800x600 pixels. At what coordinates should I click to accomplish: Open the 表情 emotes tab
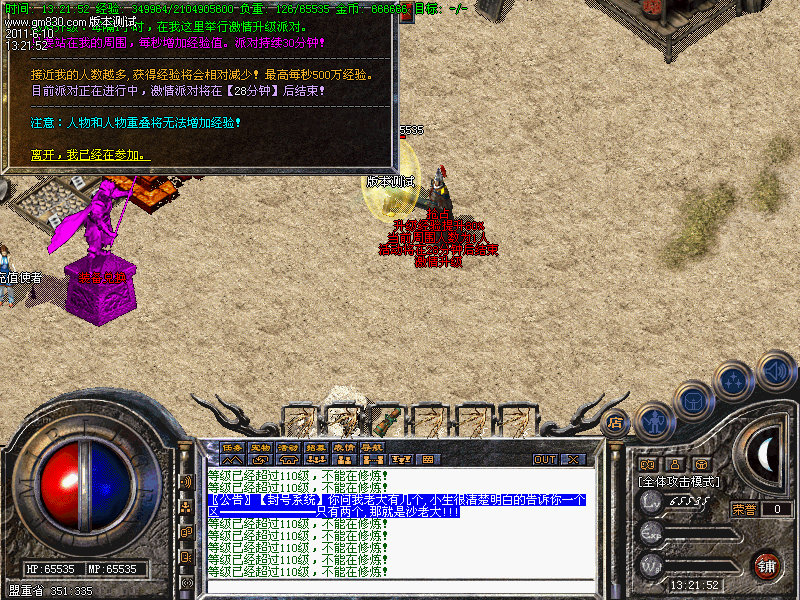pos(344,447)
